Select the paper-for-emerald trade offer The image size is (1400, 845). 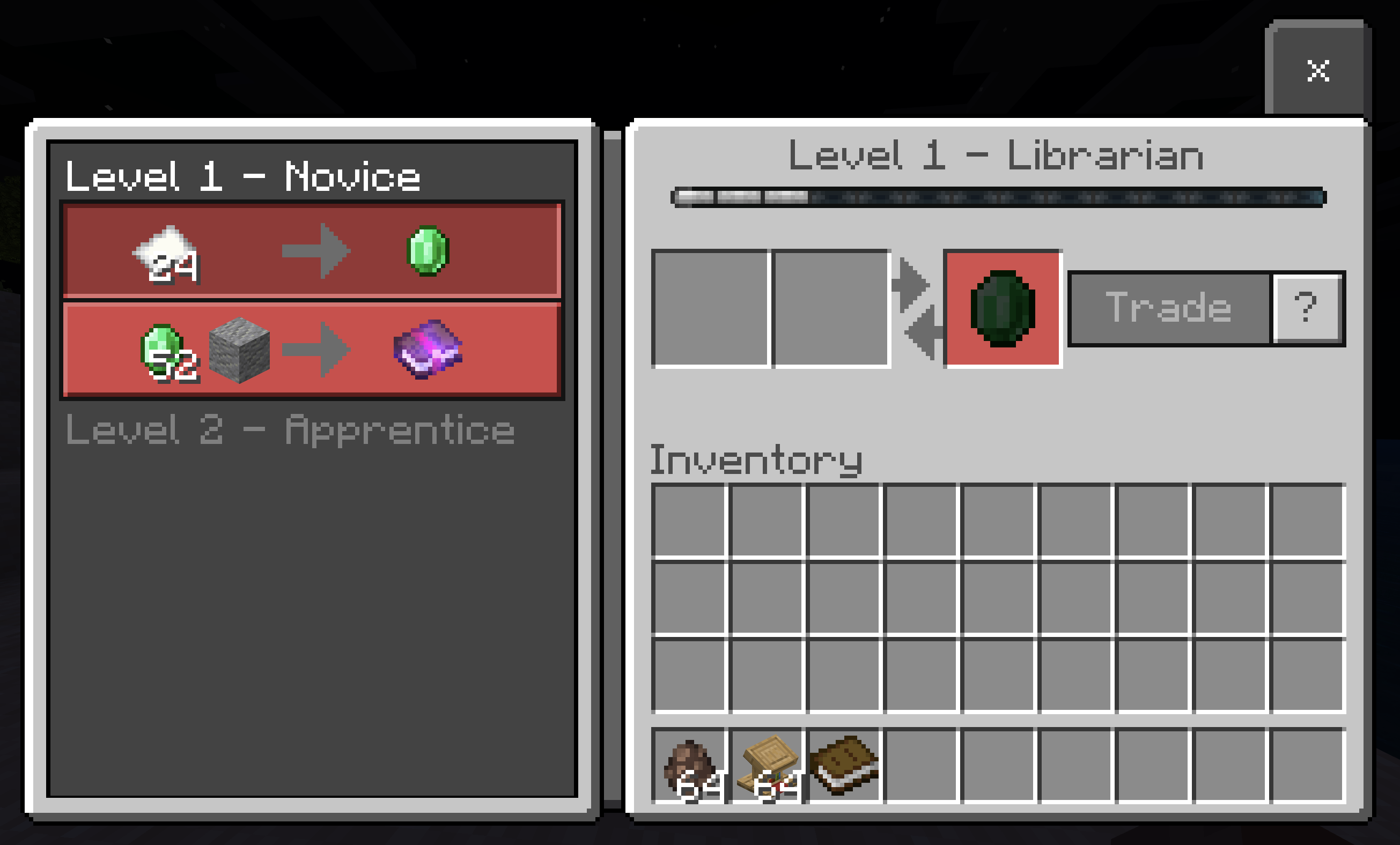(x=312, y=251)
